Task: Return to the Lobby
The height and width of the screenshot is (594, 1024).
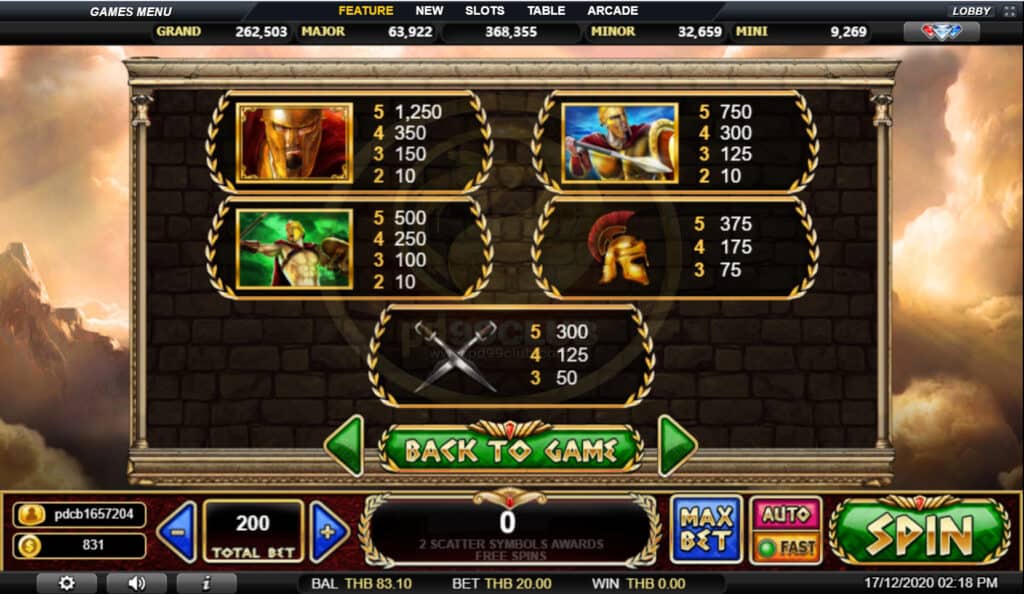Action: pos(971,11)
